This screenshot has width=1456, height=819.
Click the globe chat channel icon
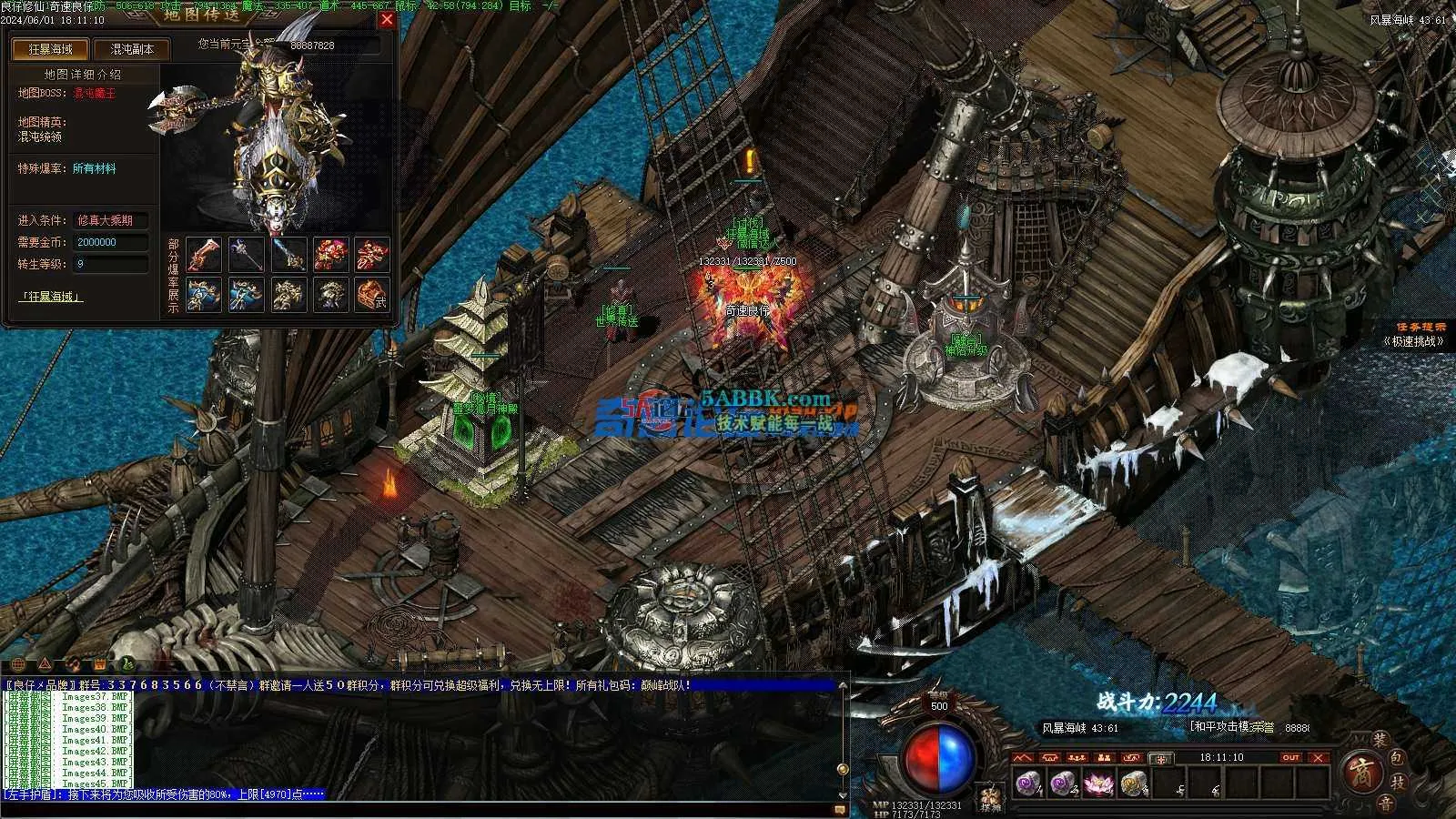coord(18,663)
